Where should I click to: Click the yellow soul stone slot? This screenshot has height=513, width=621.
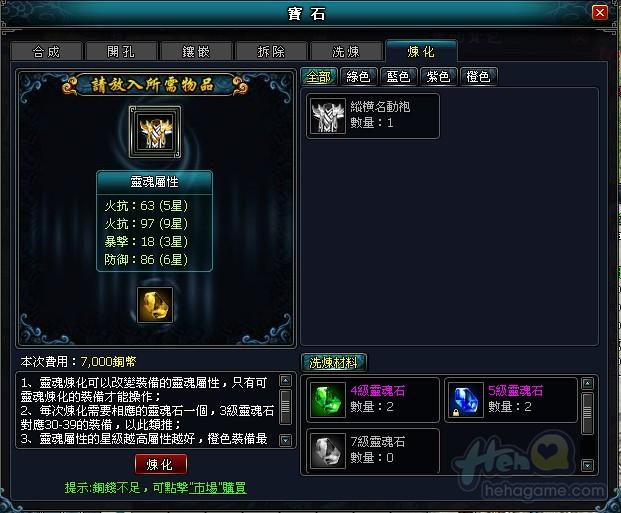[x=154, y=304]
